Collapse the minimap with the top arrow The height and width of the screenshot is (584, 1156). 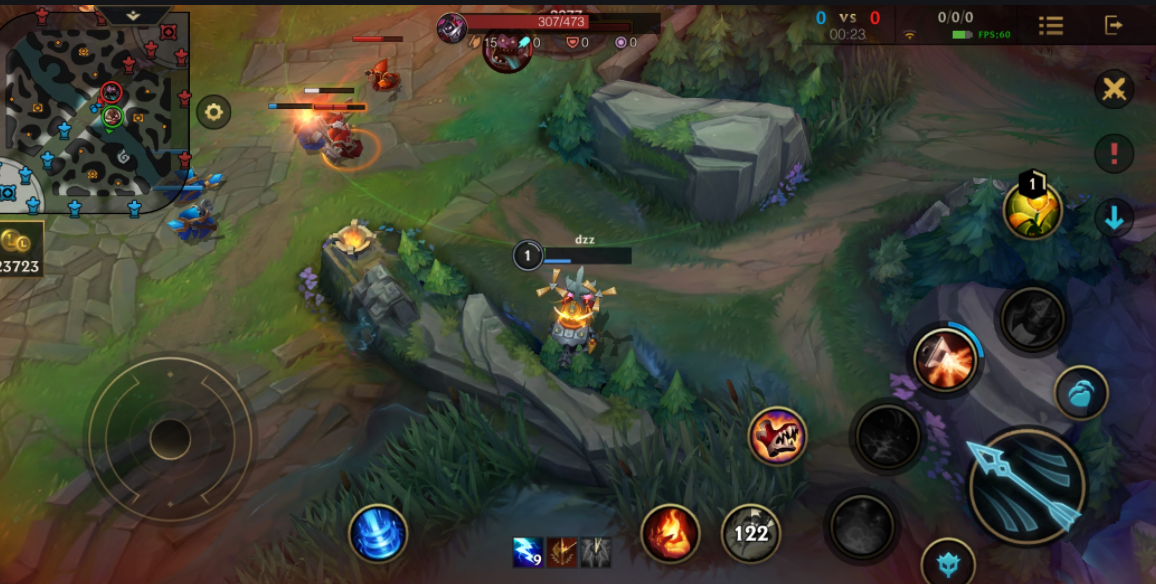point(134,15)
